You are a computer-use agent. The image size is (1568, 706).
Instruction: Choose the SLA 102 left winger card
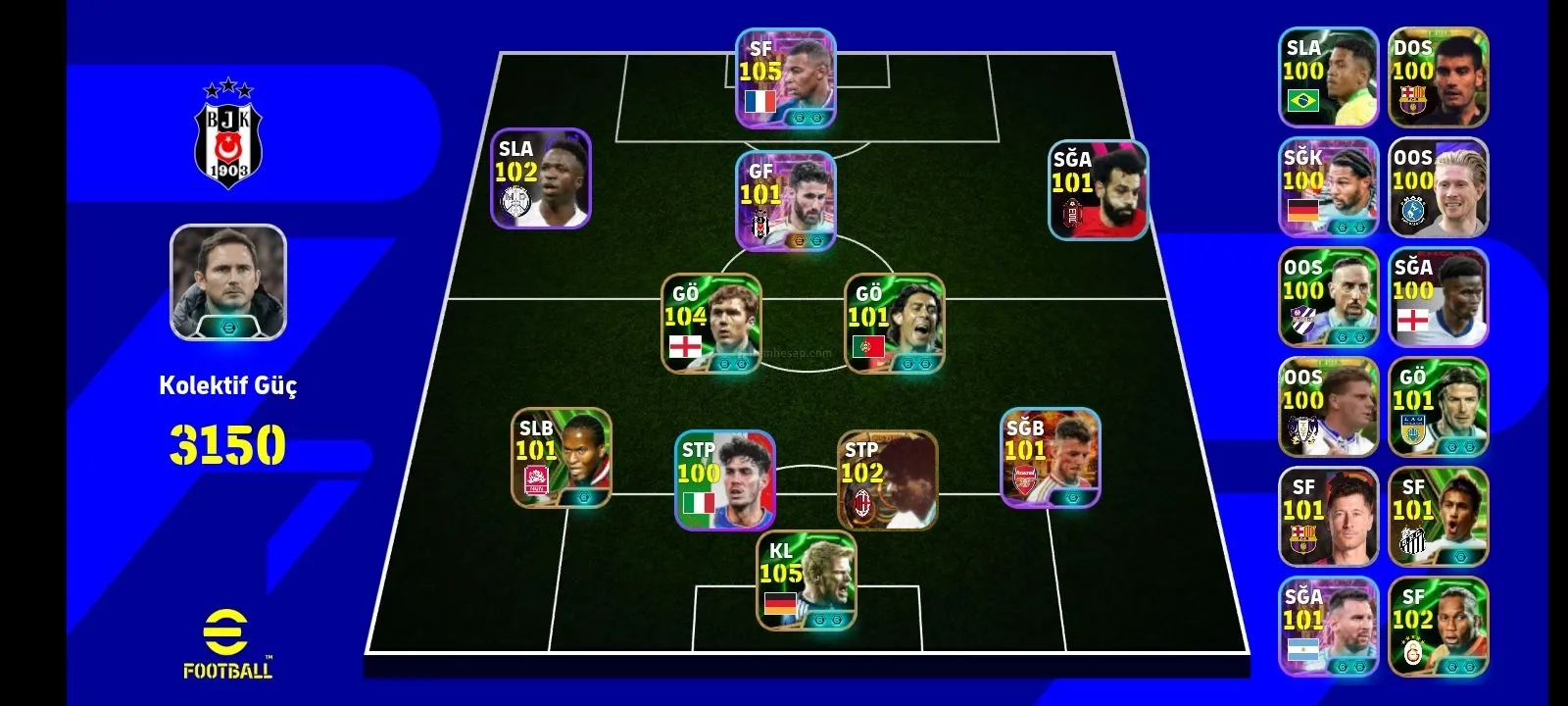[541, 178]
